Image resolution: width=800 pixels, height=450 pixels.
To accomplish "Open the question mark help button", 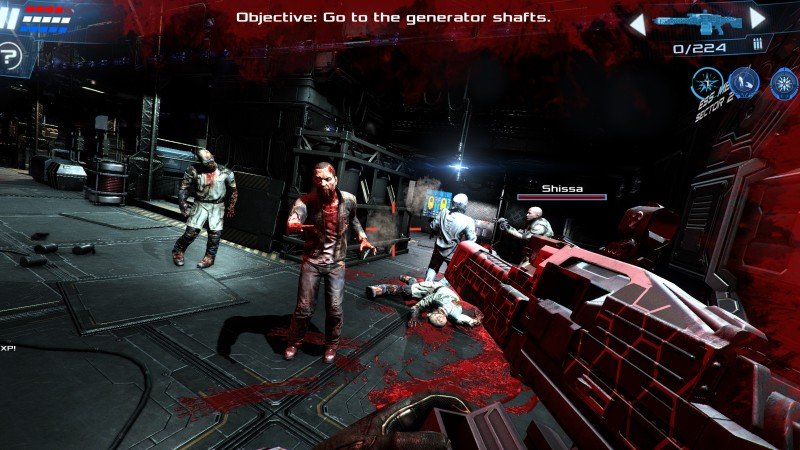I will click(11, 56).
